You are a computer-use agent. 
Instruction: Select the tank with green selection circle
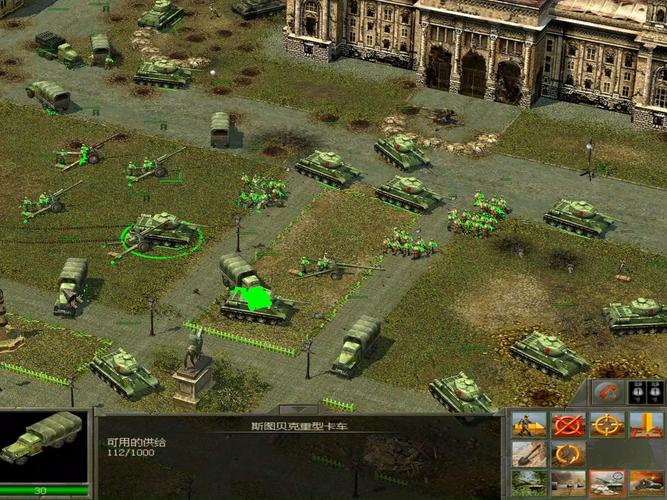pos(162,233)
